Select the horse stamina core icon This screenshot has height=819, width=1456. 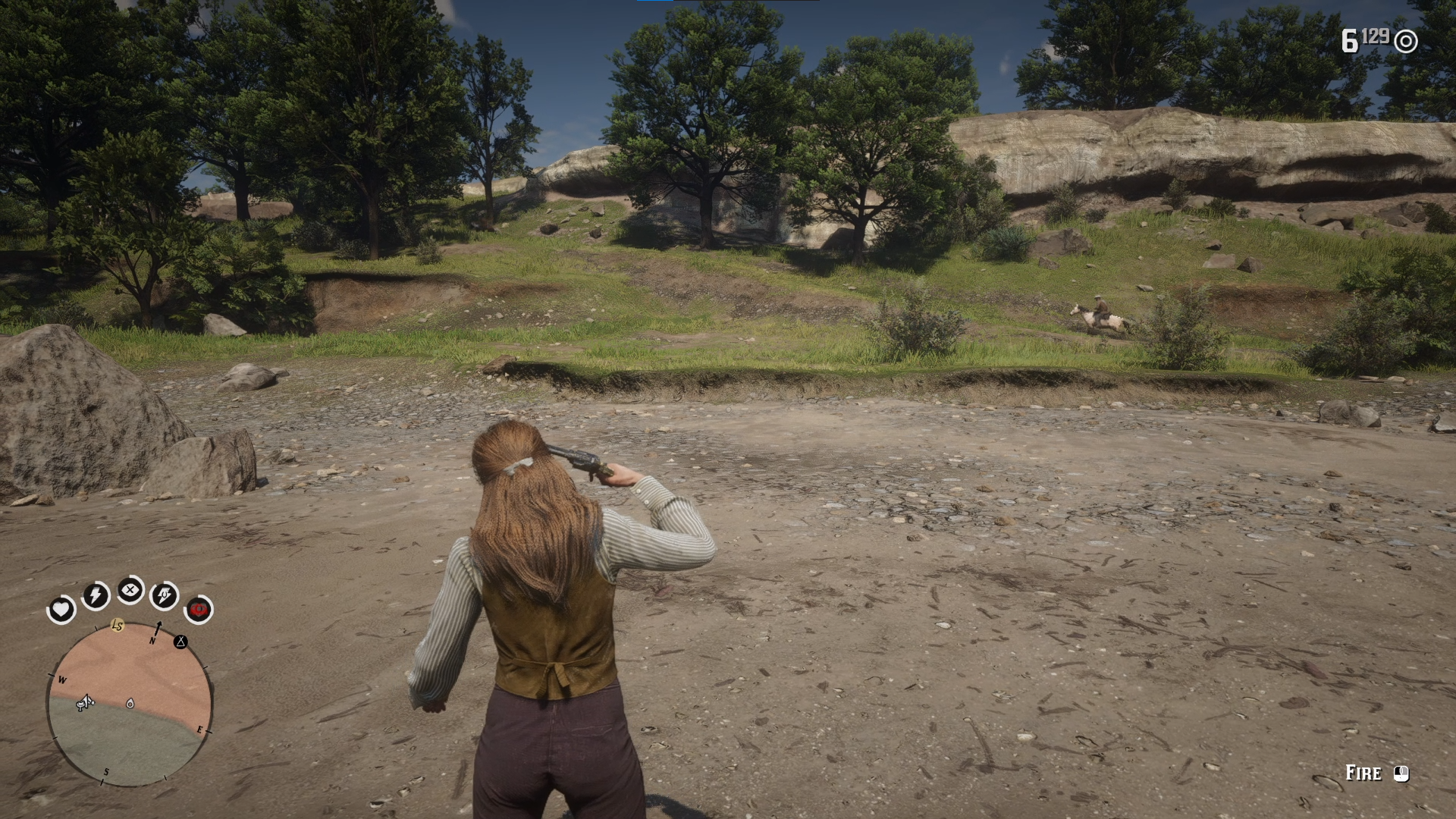(165, 596)
